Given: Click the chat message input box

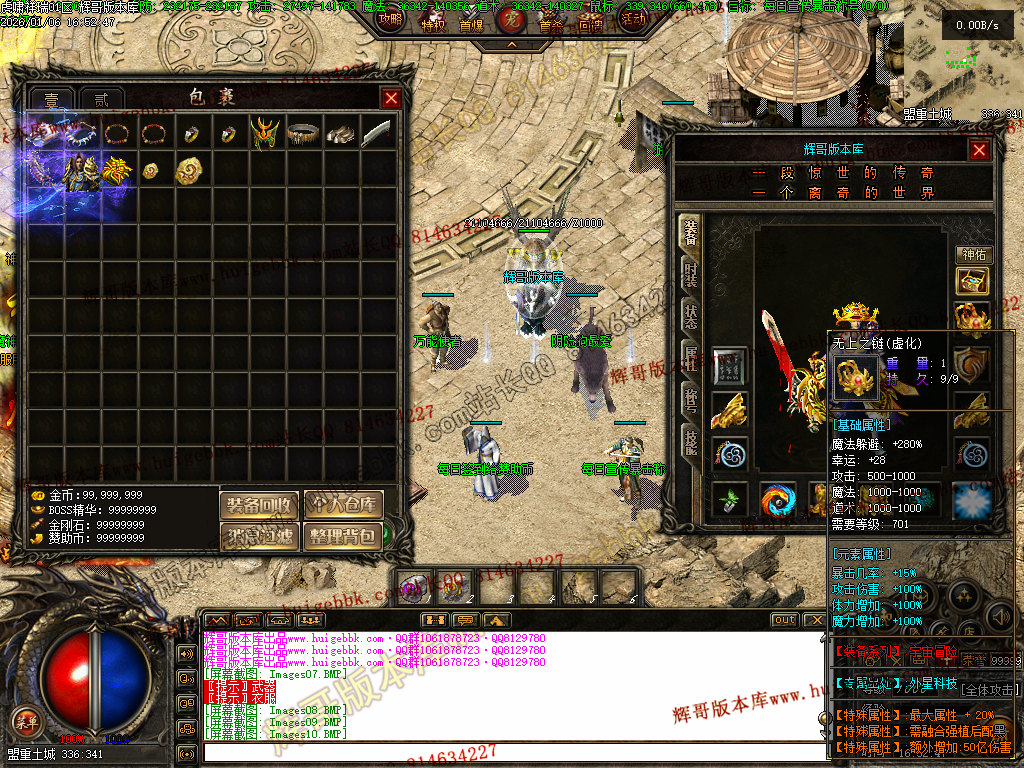Looking at the screenshot, I should coord(510,752).
